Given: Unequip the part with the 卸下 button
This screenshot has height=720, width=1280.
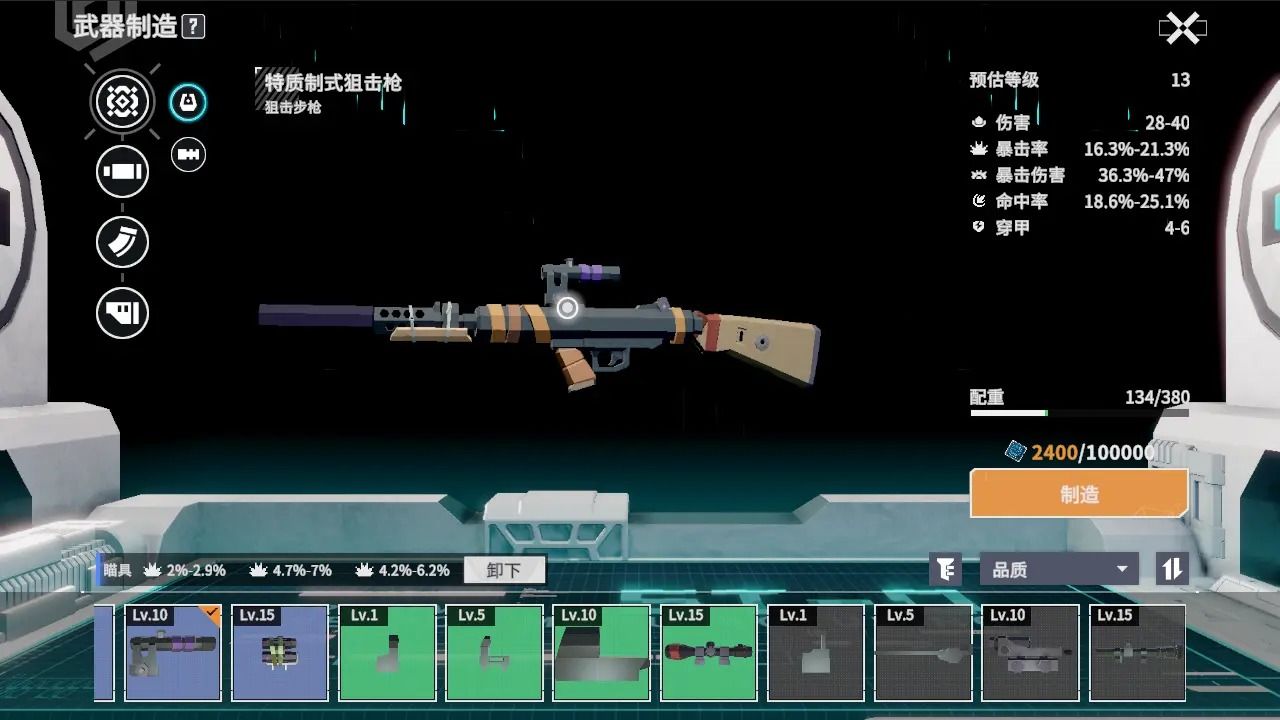Looking at the screenshot, I should (504, 570).
